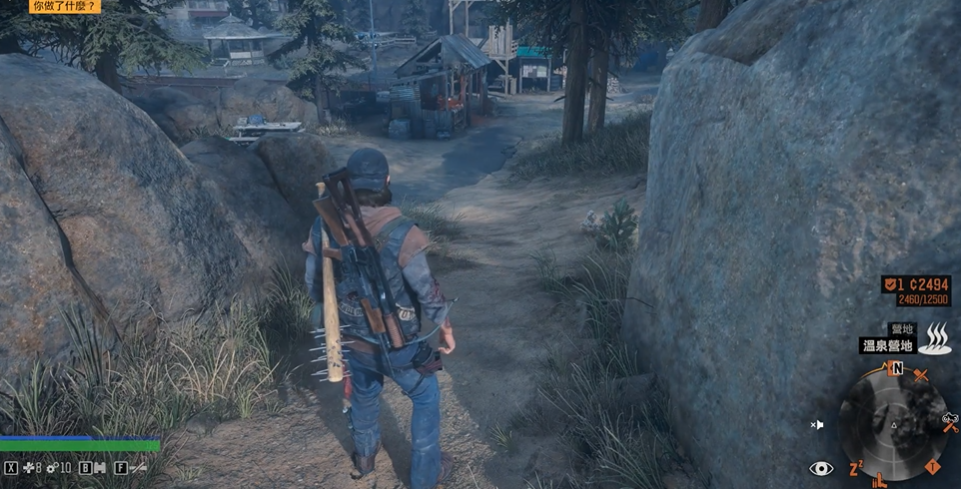Select the flashlight icon

pos(138,467)
